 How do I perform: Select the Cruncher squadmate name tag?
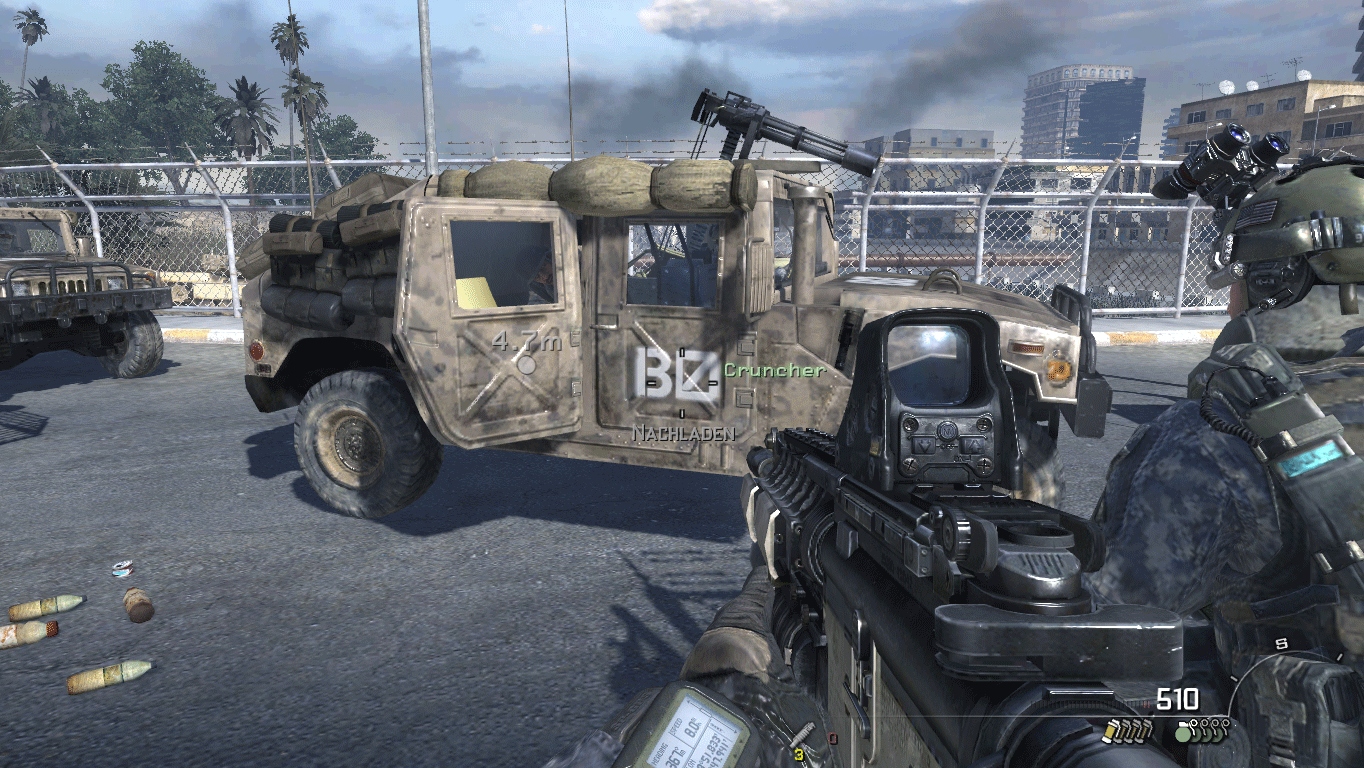(x=775, y=370)
